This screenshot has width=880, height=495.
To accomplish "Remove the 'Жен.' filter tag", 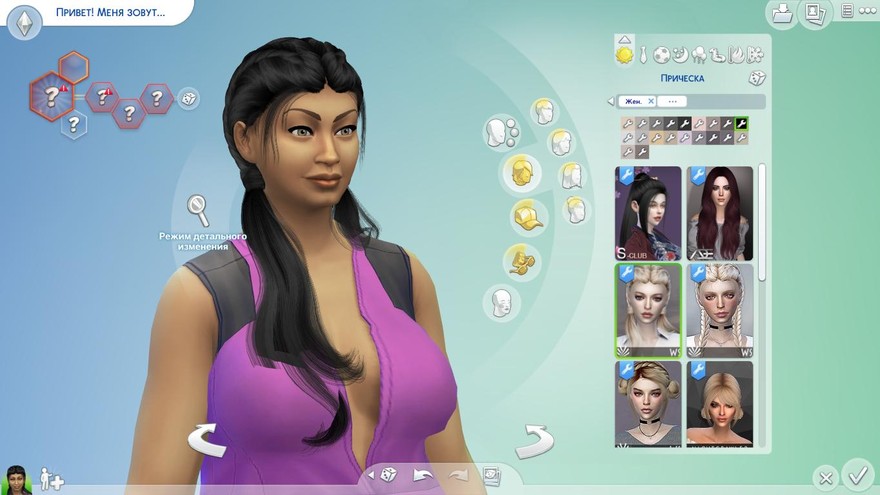I will tap(651, 101).
